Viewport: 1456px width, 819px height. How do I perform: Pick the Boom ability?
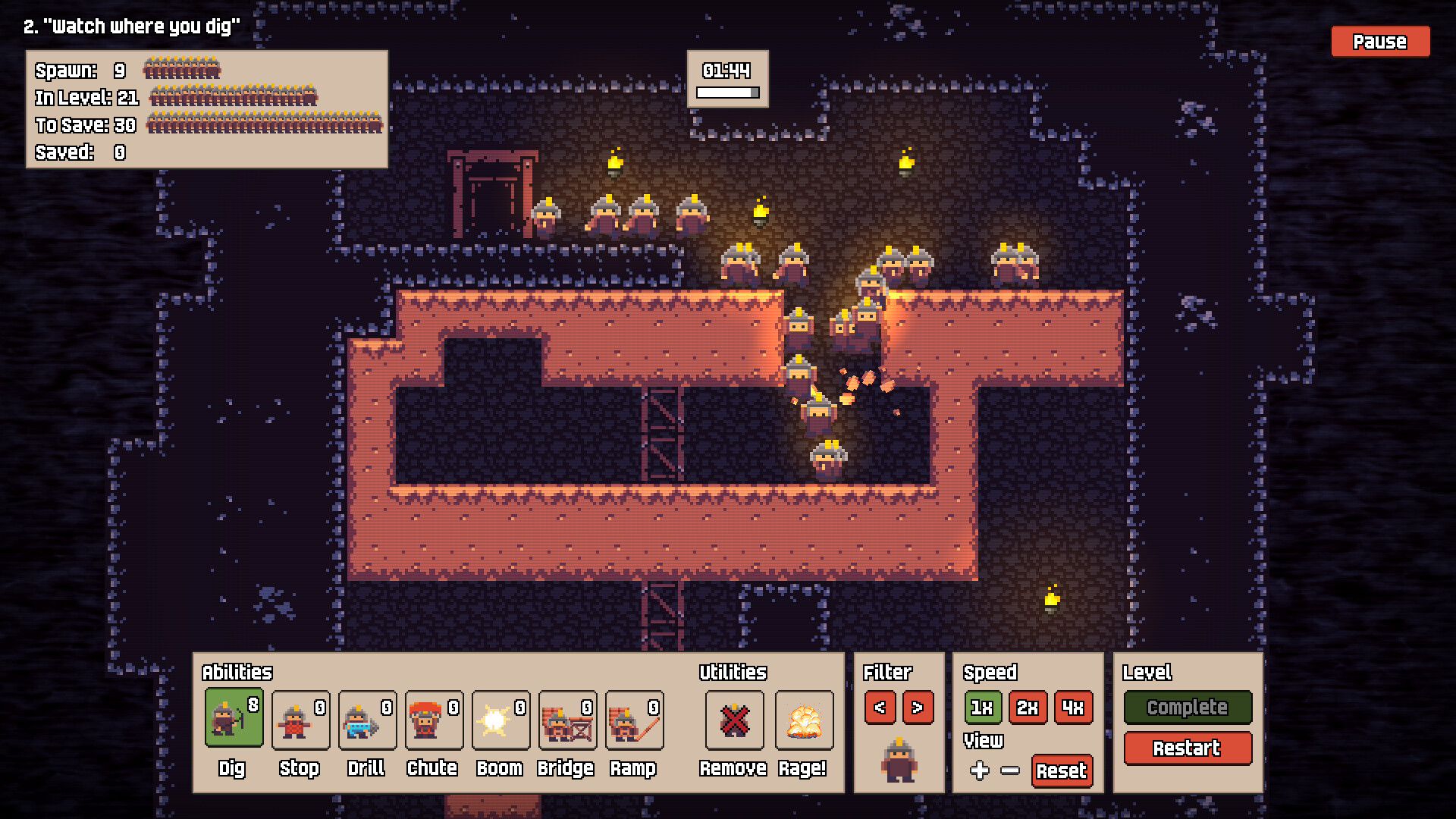click(x=500, y=719)
